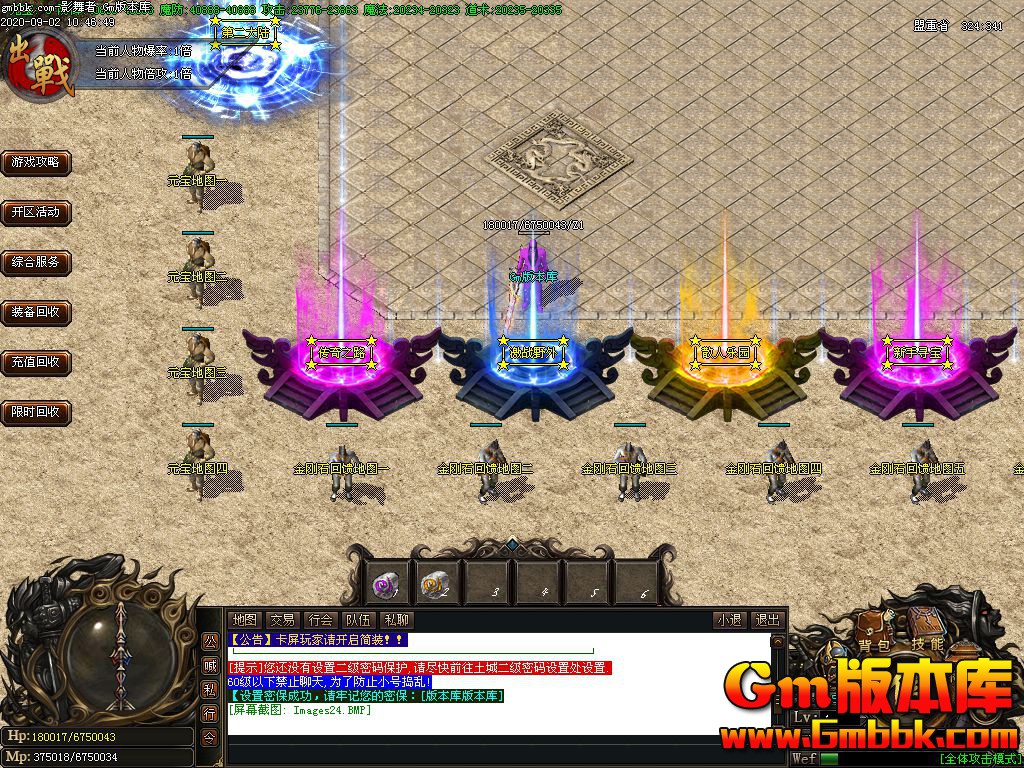Open the 综合服务 general services menu

(36, 262)
